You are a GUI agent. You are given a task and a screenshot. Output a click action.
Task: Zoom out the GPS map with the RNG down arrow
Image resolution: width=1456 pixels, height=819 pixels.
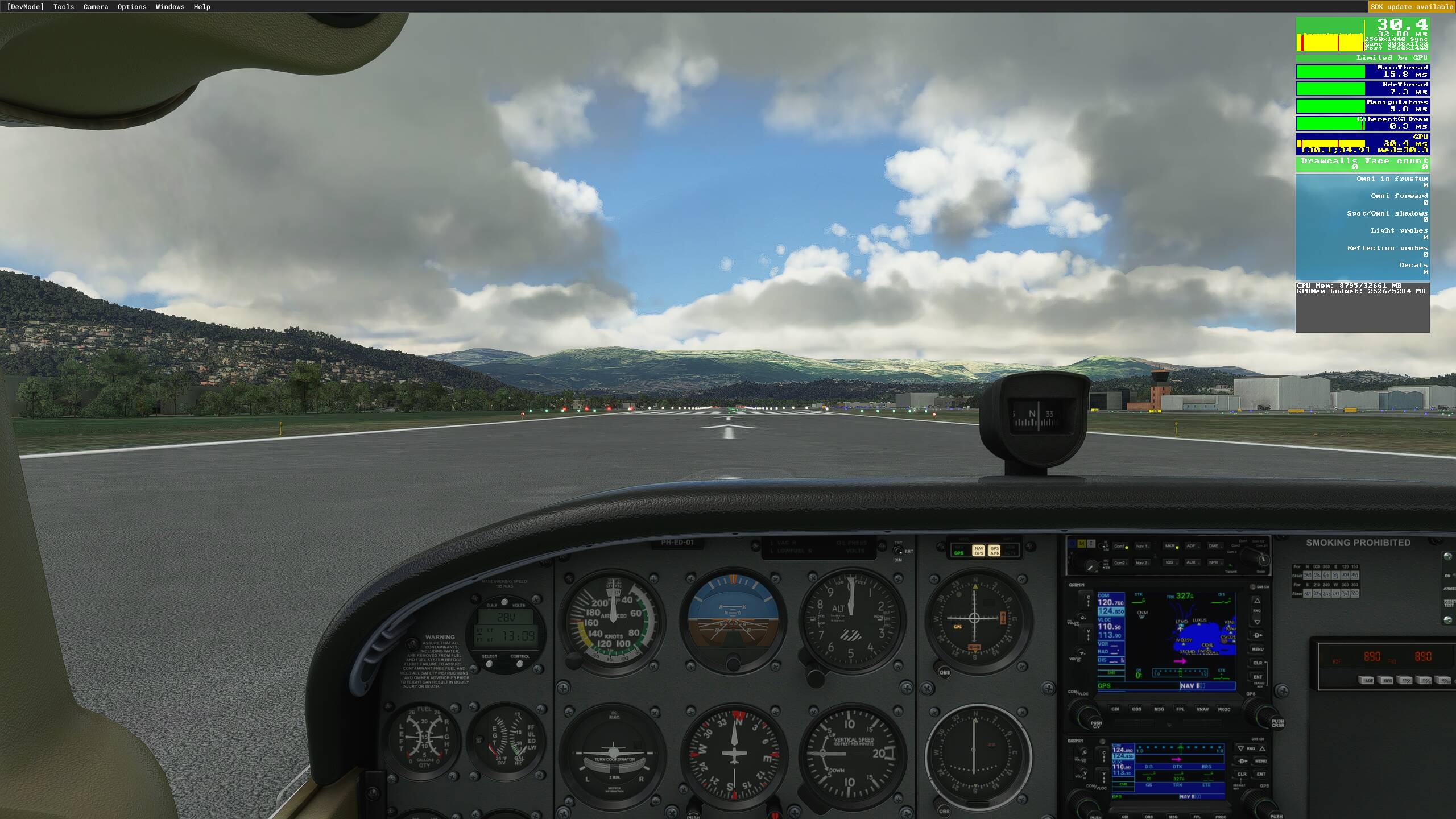(x=1258, y=622)
